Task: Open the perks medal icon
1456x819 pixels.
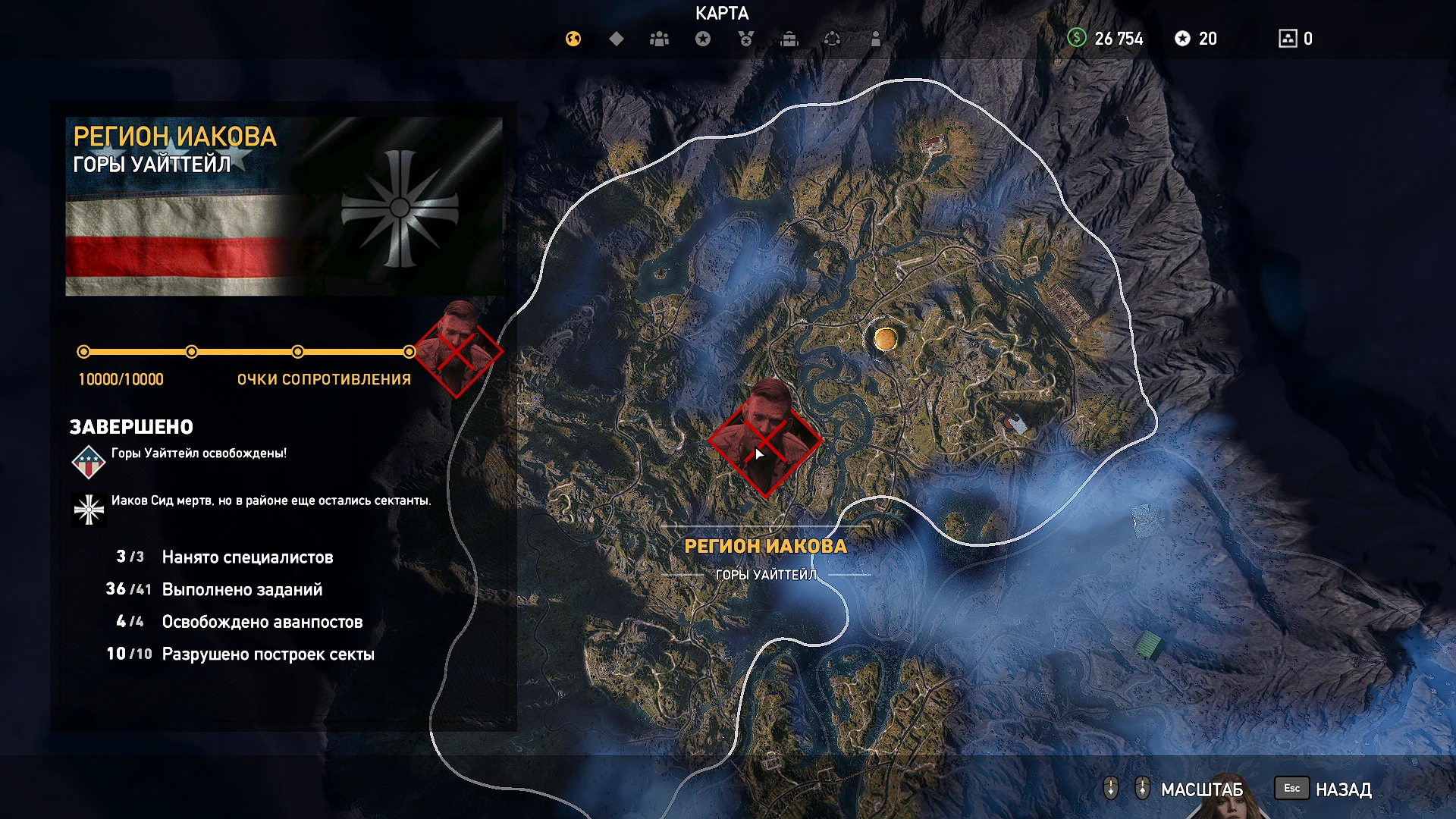Action: (747, 39)
